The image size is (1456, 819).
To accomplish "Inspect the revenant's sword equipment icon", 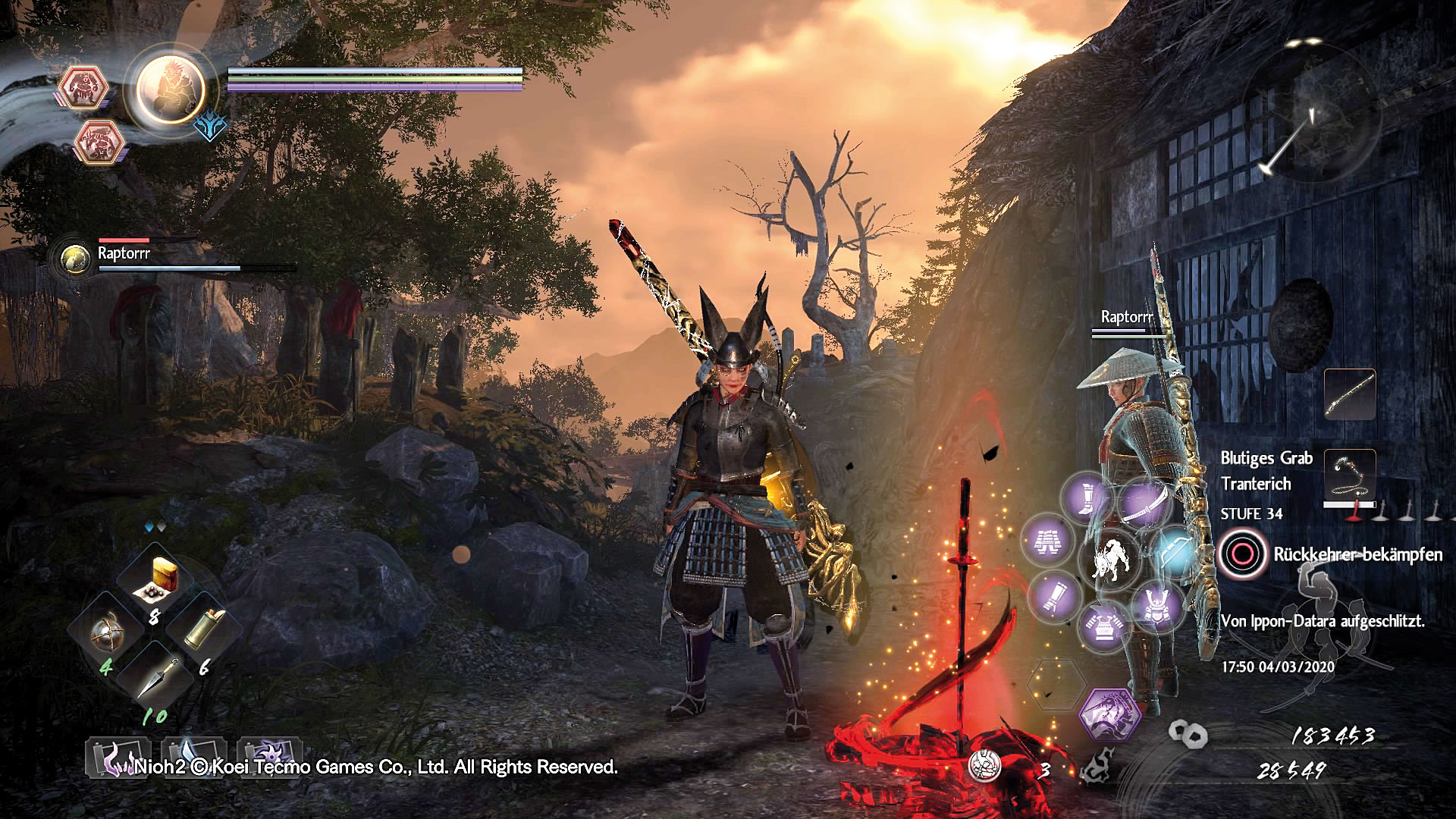I will [1144, 503].
